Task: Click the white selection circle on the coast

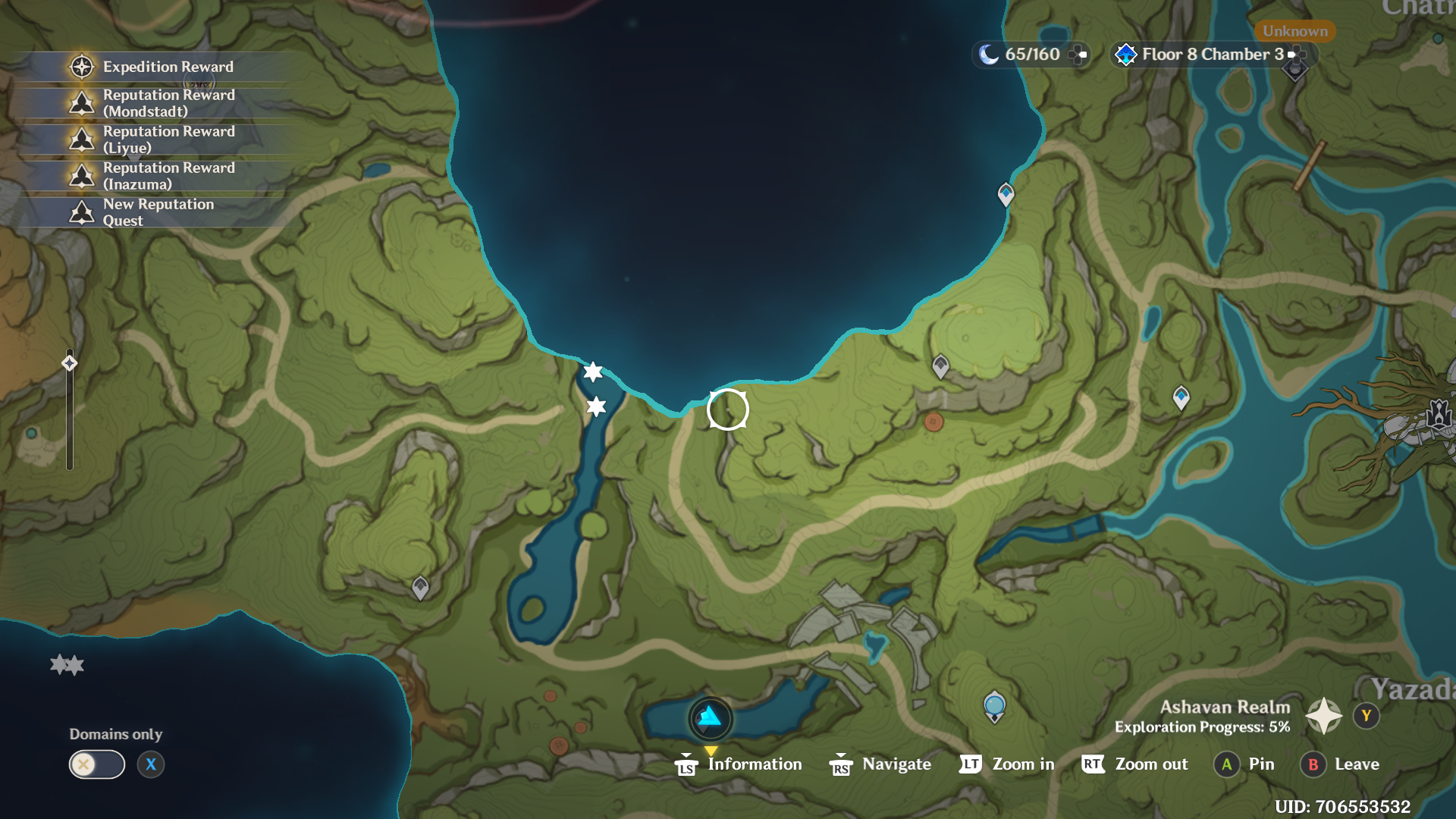Action: [x=727, y=409]
